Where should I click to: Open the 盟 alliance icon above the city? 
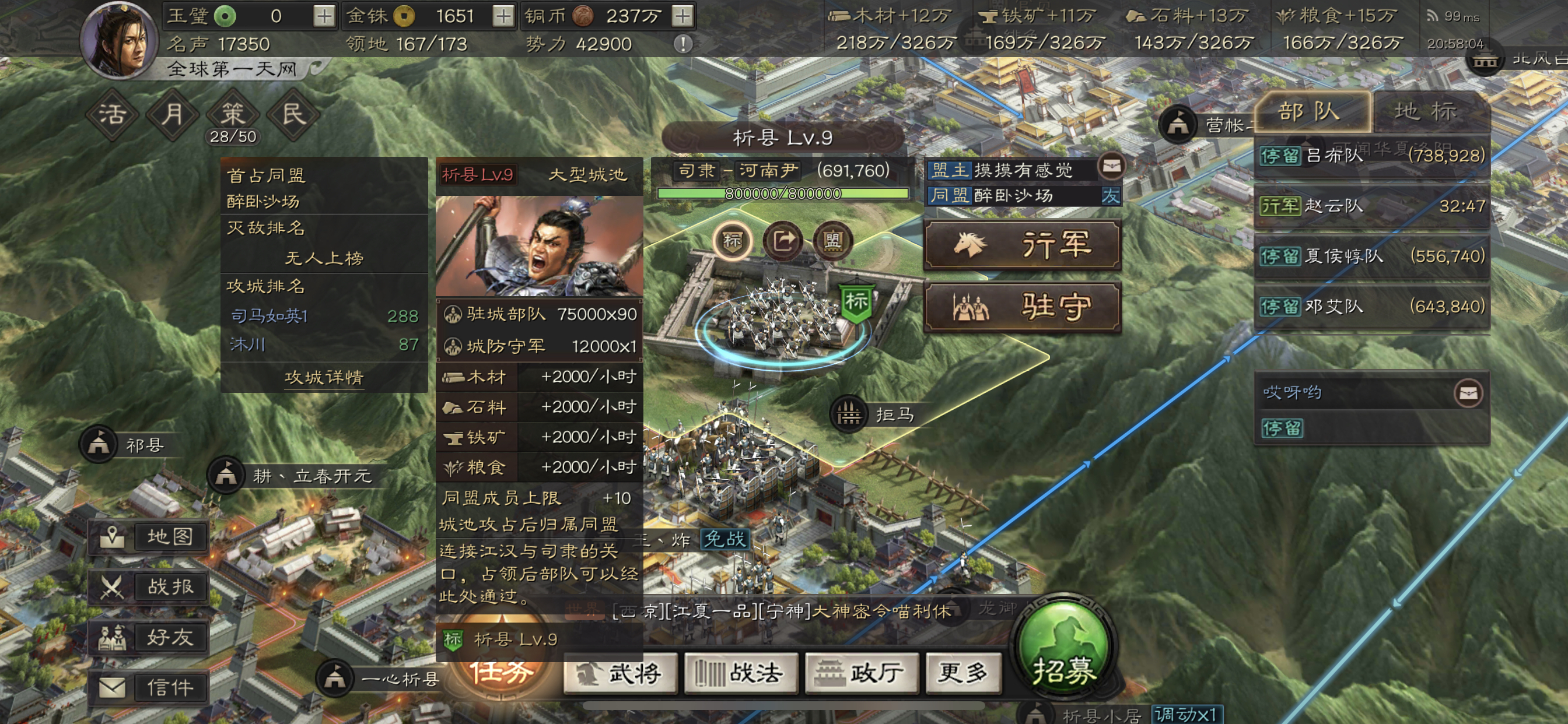[x=835, y=241]
